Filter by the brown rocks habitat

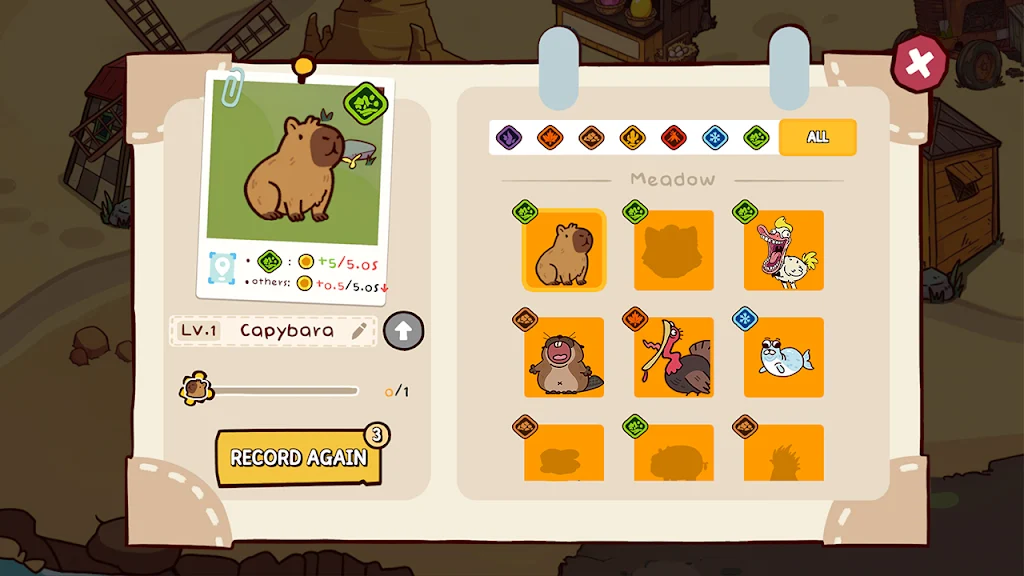pyautogui.click(x=591, y=137)
